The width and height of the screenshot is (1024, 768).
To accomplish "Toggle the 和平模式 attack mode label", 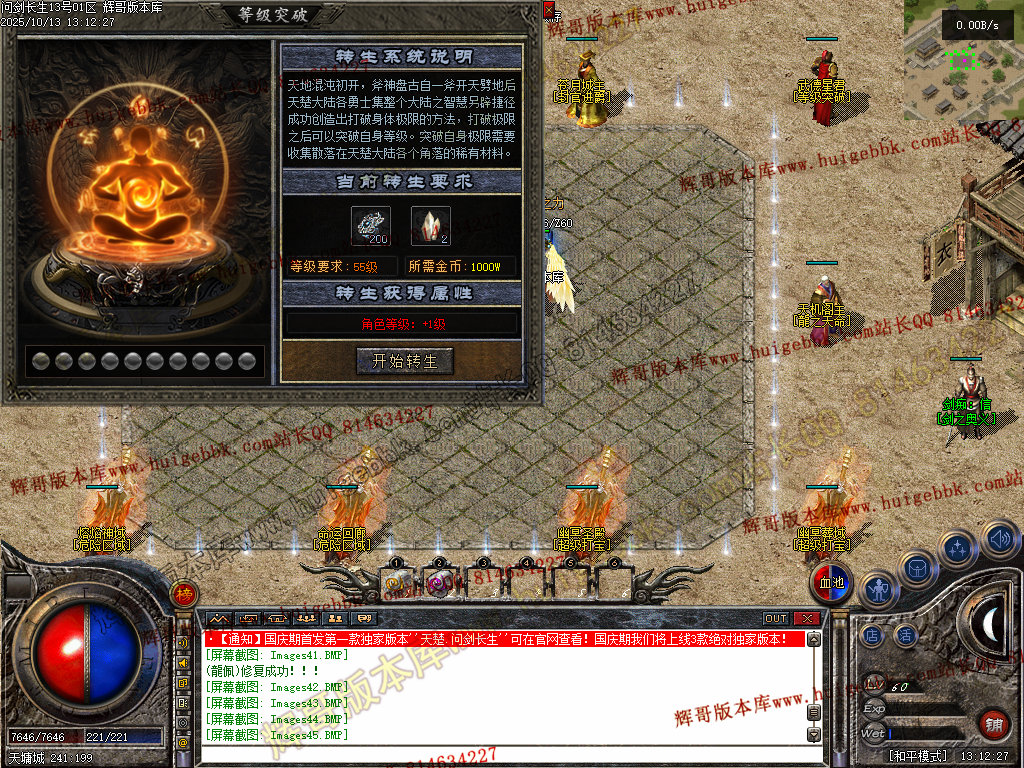I will pyautogui.click(x=918, y=756).
